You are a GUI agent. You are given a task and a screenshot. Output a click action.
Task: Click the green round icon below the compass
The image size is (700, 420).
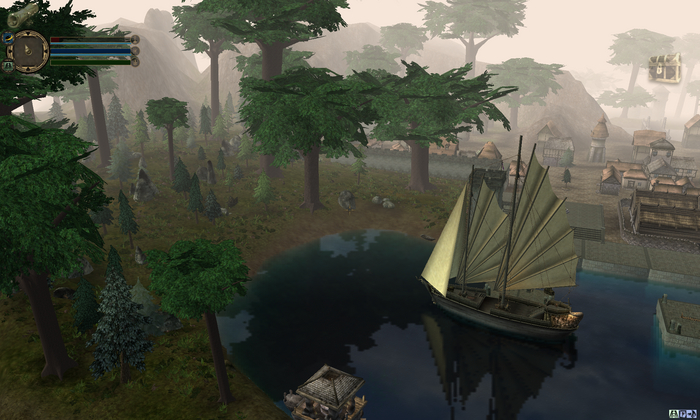coord(8,65)
